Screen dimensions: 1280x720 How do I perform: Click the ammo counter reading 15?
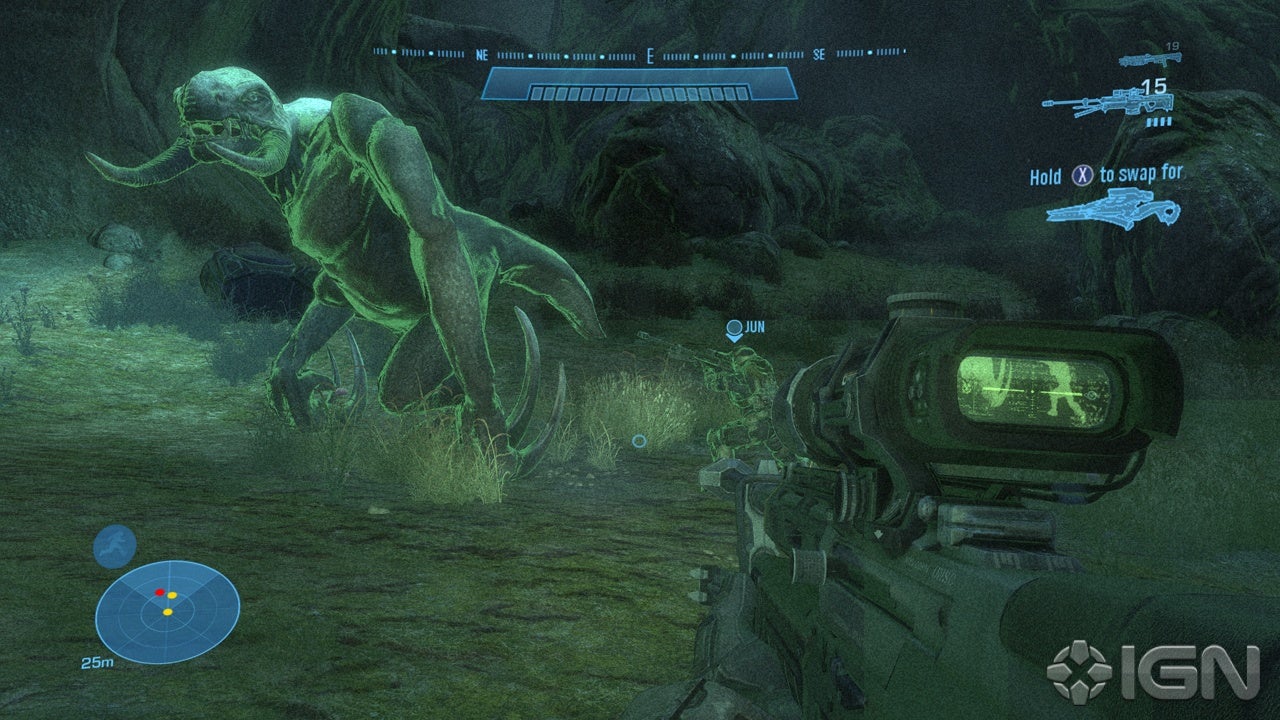[1155, 87]
